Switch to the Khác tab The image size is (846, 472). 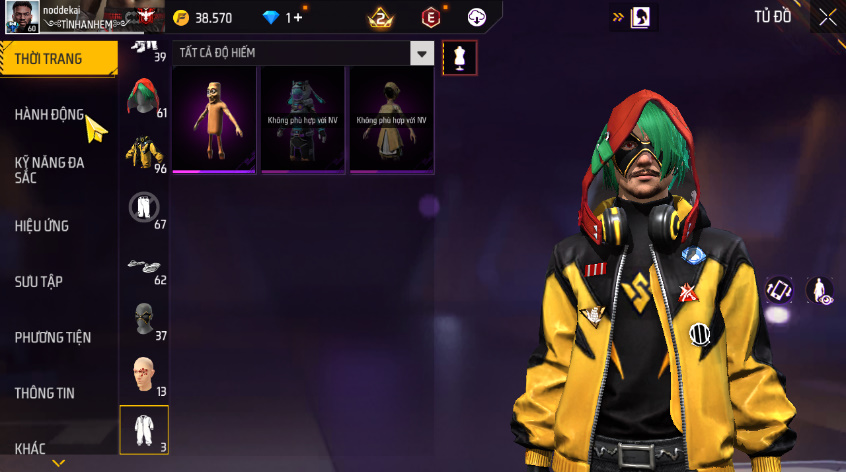(x=30, y=449)
